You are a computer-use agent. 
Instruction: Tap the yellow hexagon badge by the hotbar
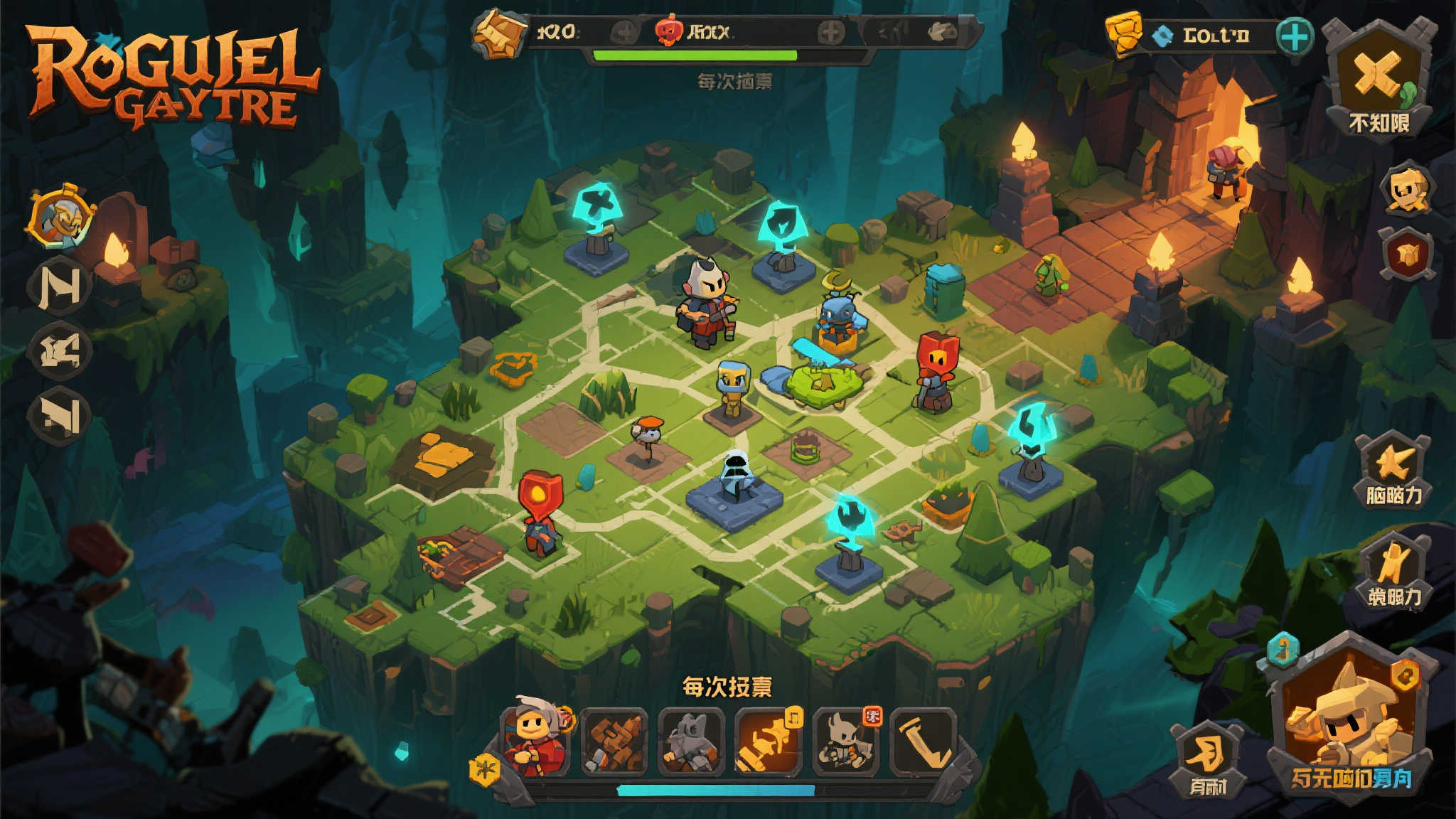pos(486,769)
